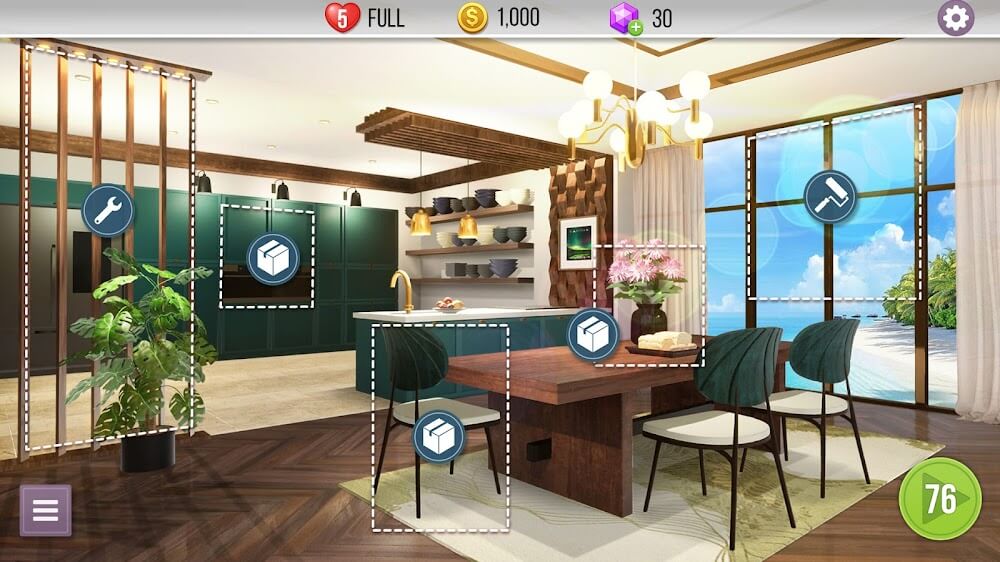1000x562 pixels.
Task: Pick the box marker on the dining chair
Action: [439, 436]
